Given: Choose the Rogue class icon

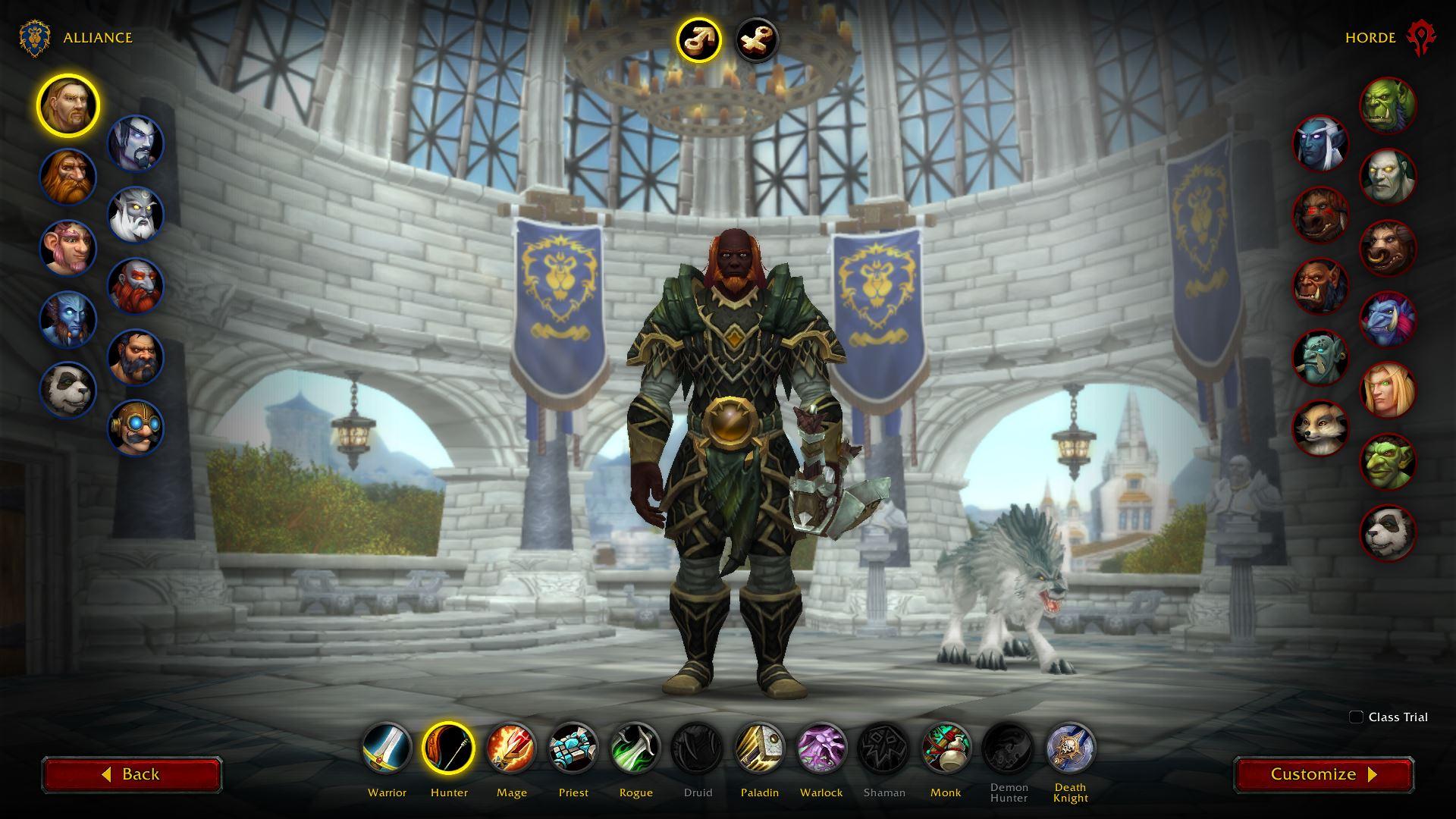Looking at the screenshot, I should [635, 748].
